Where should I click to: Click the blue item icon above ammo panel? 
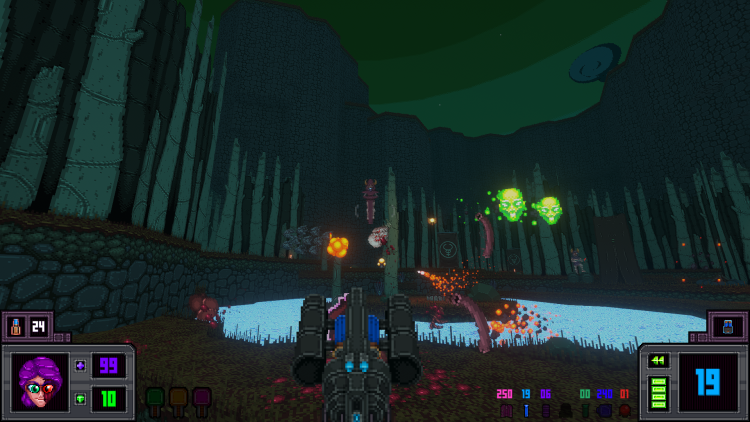727,325
